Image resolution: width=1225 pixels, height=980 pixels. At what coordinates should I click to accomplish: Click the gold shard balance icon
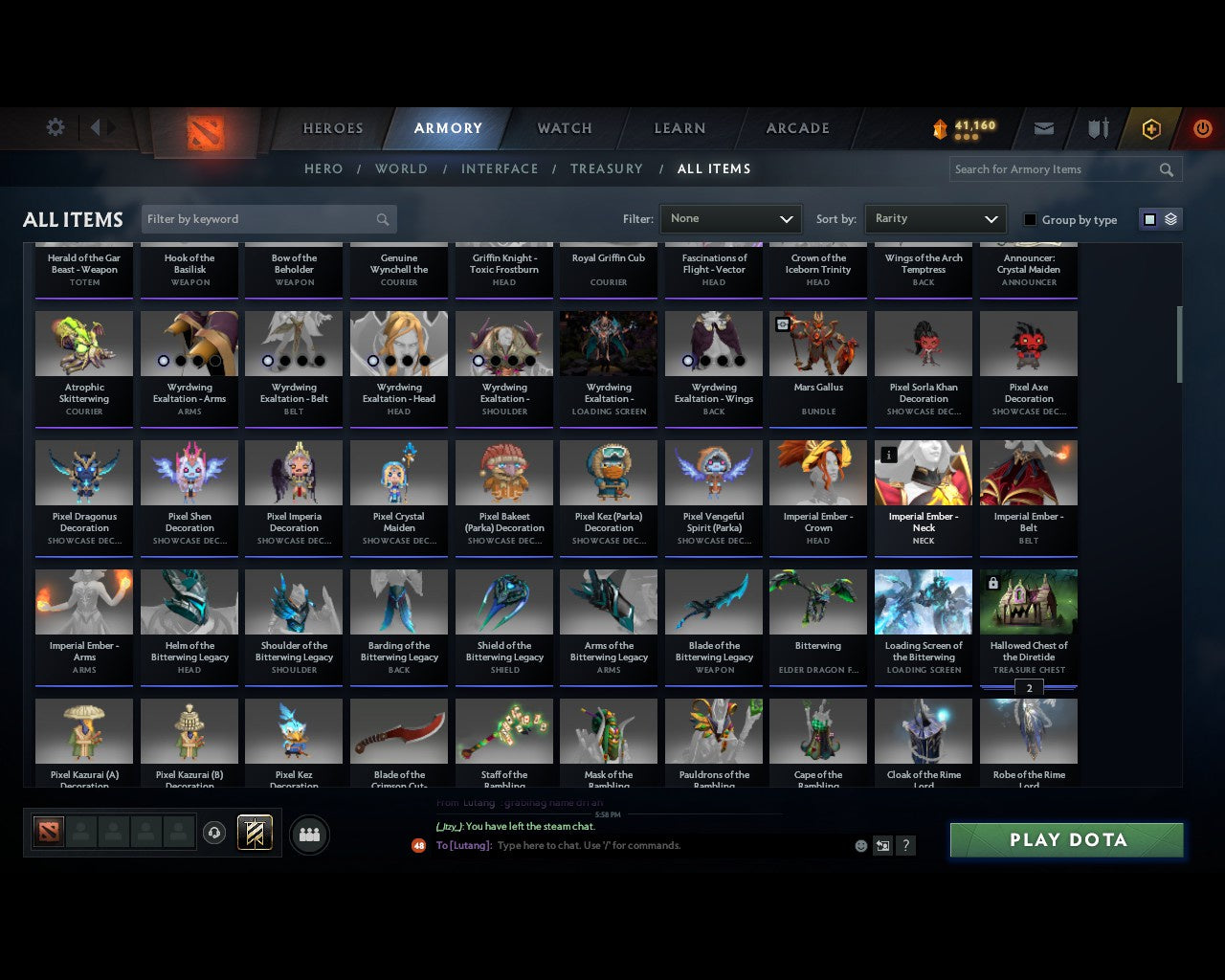click(x=942, y=125)
